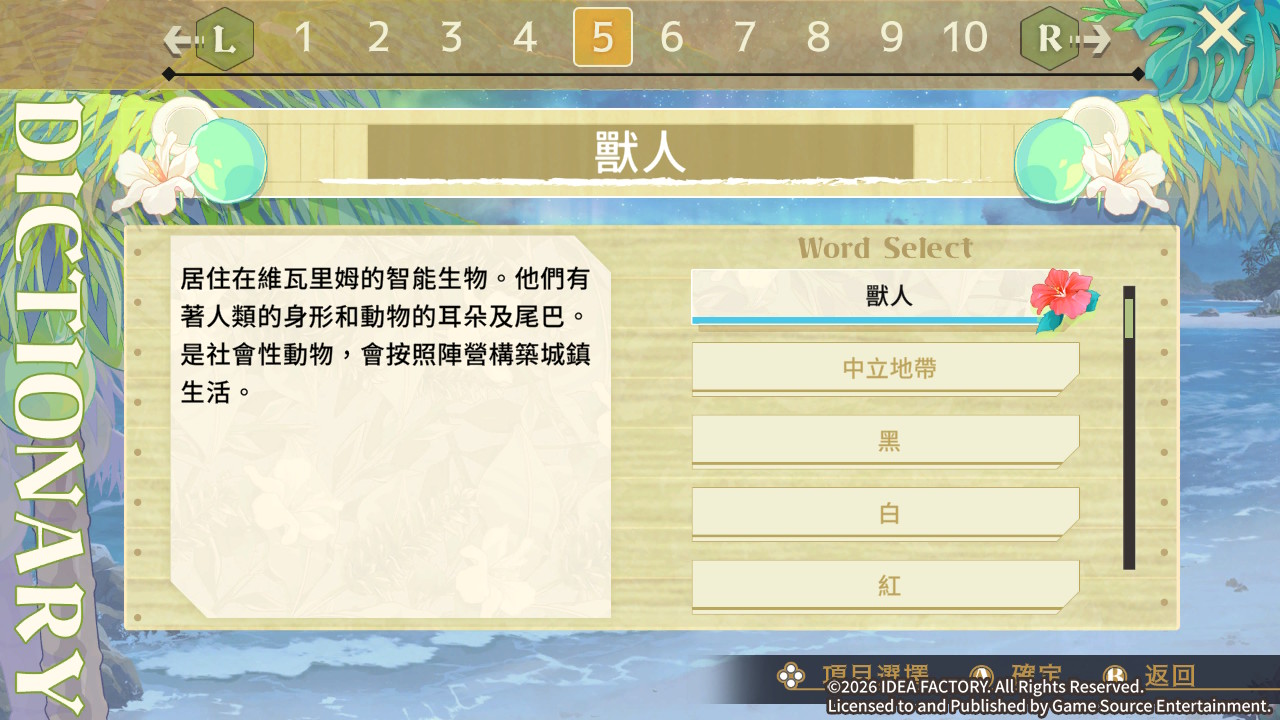
Task: Select the 獸人 word entry
Action: pos(885,296)
